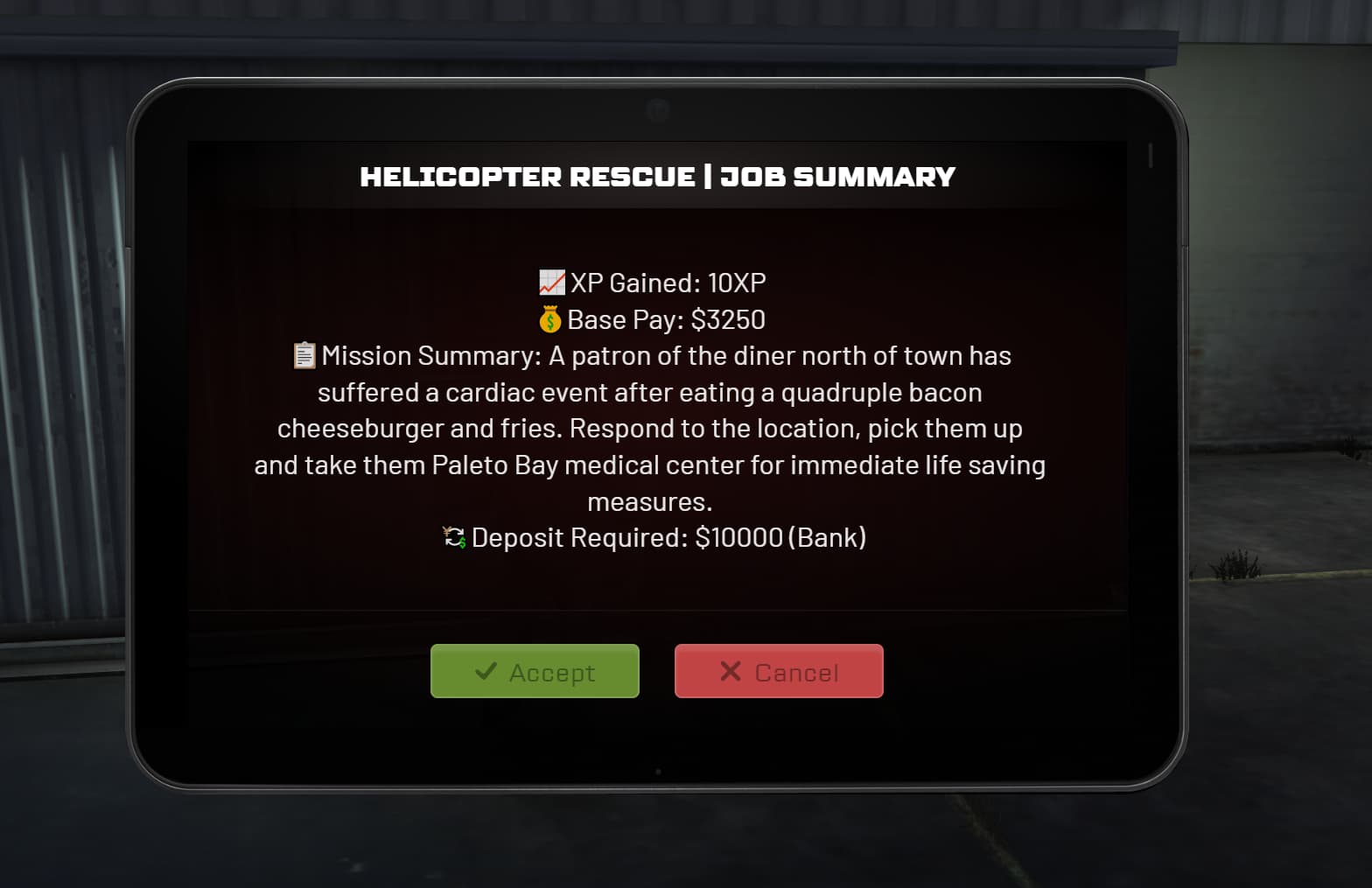
Task: Select the Job Summary header text
Action: click(837, 177)
